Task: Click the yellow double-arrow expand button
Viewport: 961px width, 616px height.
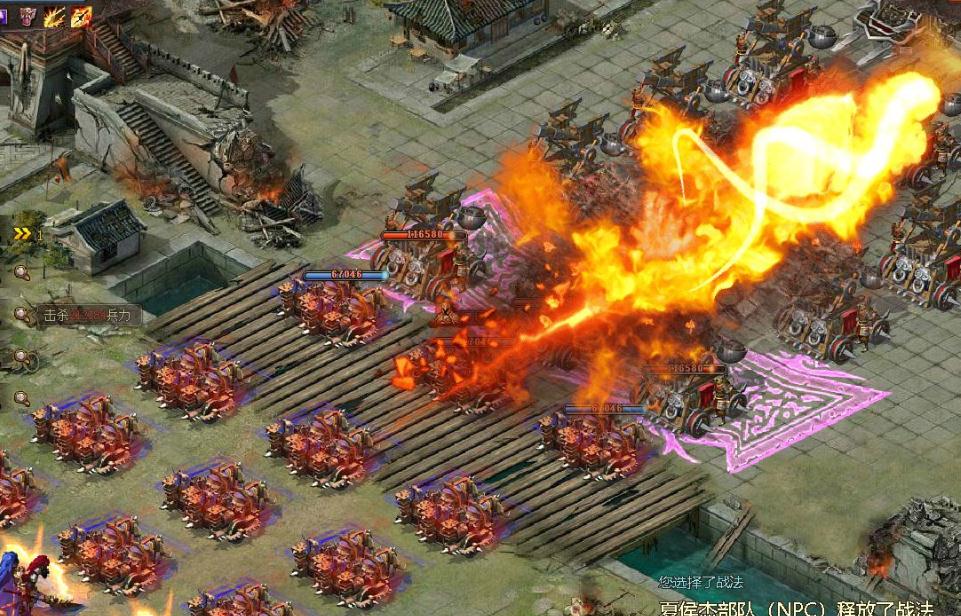Action: click(x=22, y=234)
